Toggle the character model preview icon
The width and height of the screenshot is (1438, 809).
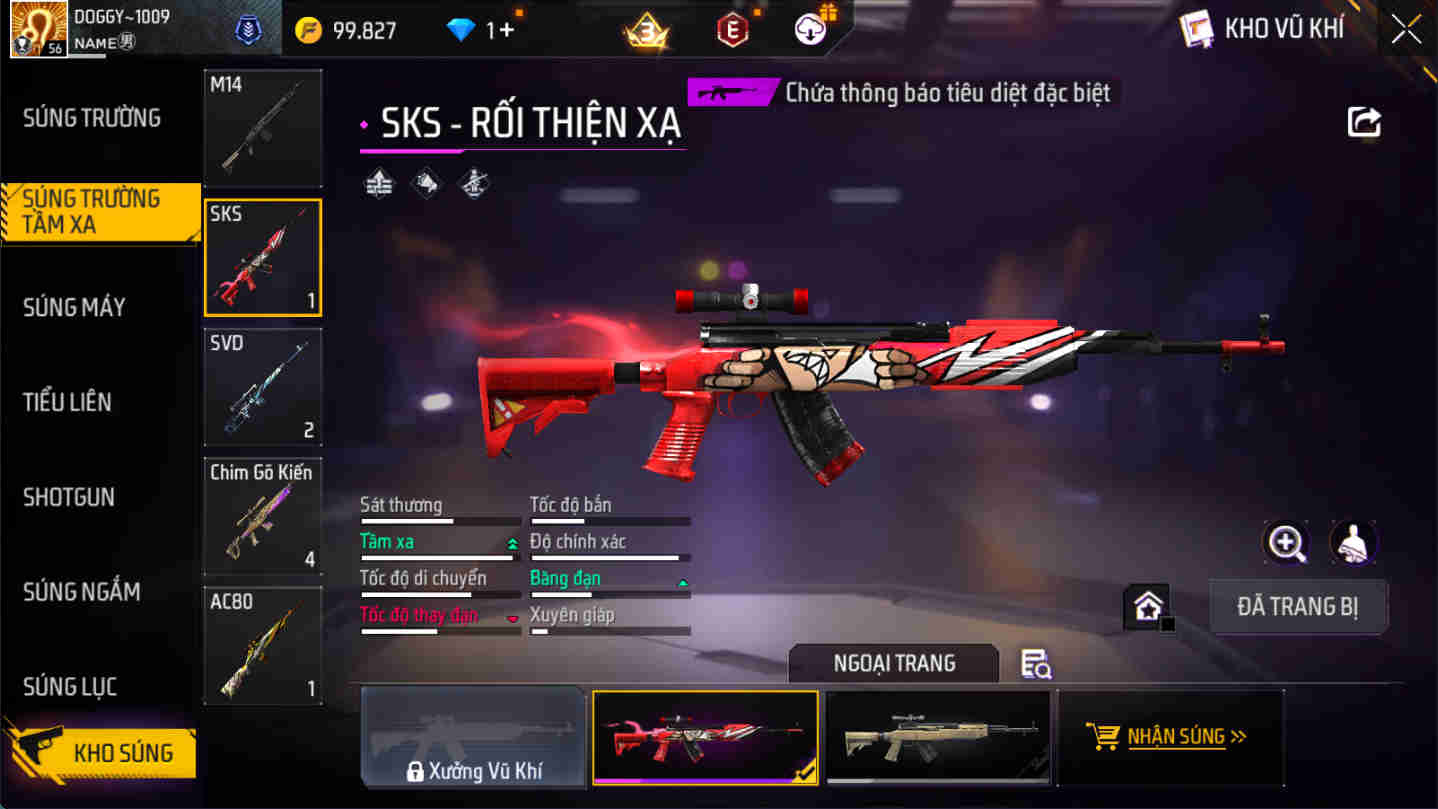tap(1353, 543)
